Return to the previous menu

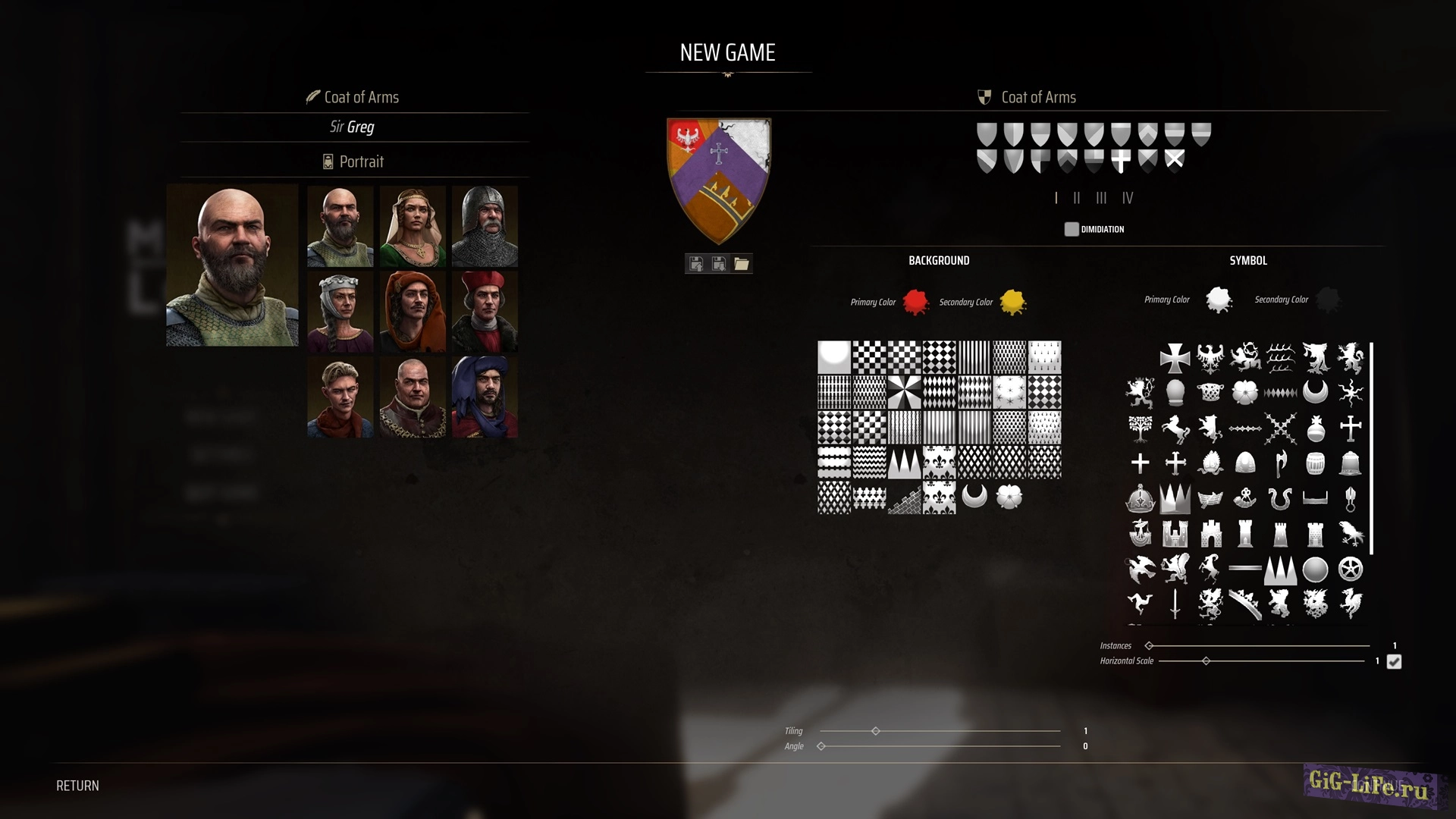pos(77,786)
